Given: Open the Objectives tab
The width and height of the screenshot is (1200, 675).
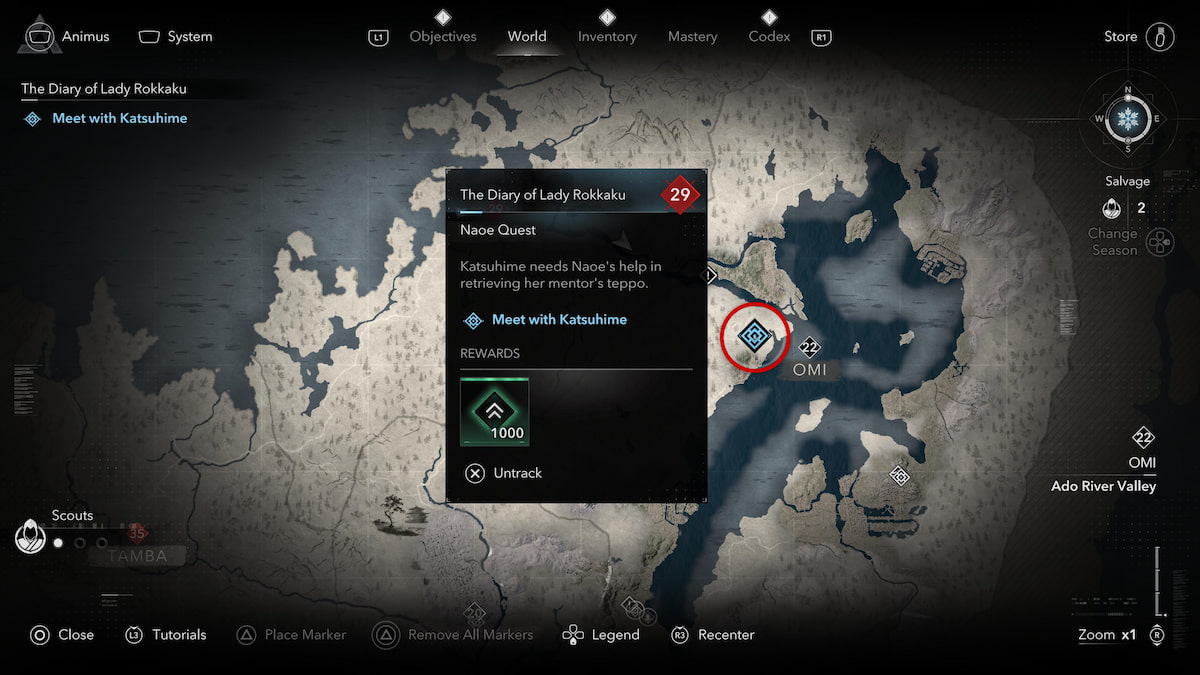Looking at the screenshot, I should (x=443, y=36).
